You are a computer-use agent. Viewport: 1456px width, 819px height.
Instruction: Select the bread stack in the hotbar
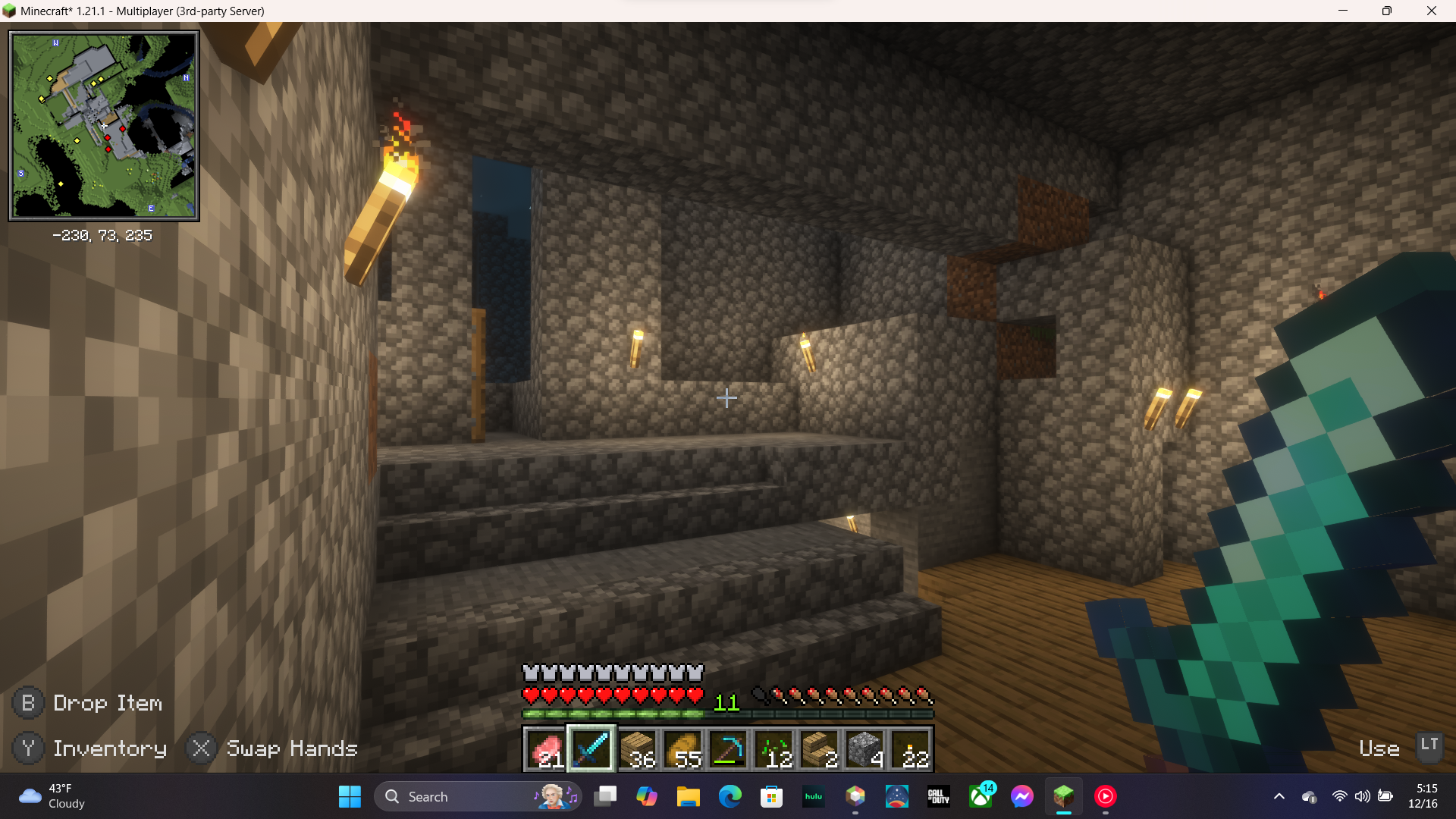(682, 749)
